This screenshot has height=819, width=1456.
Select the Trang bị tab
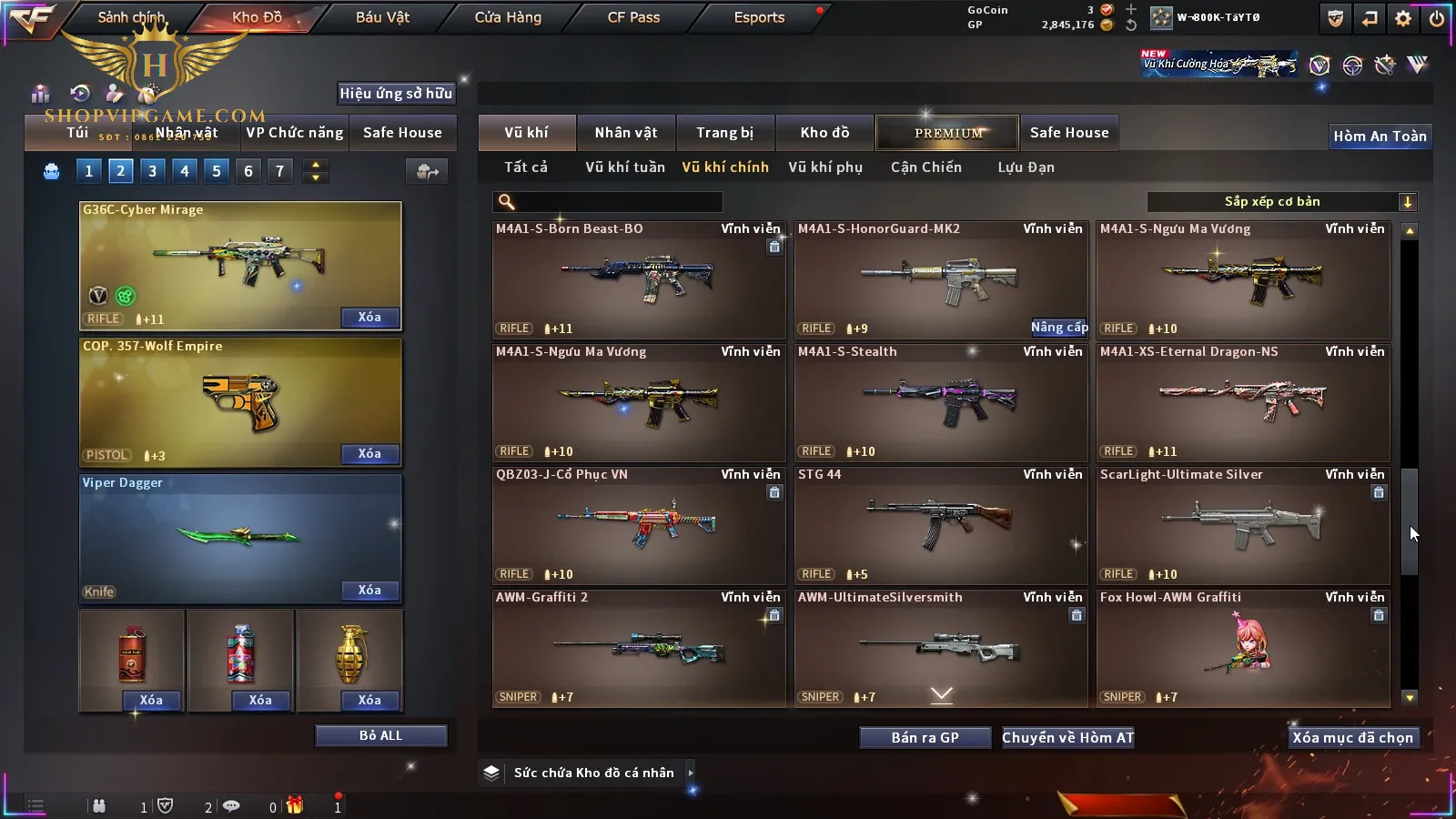(x=724, y=133)
